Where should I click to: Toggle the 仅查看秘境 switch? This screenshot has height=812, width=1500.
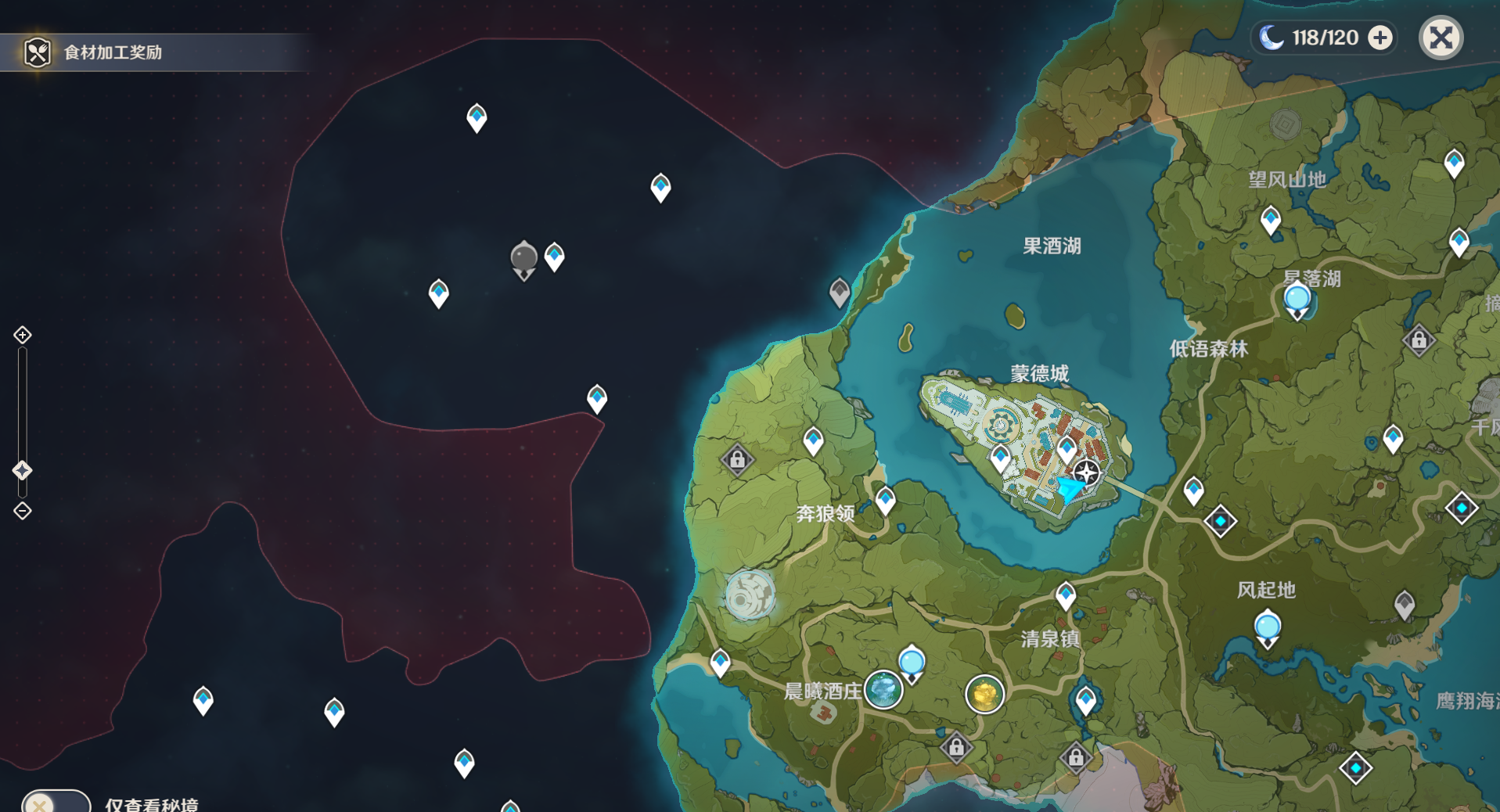56,803
